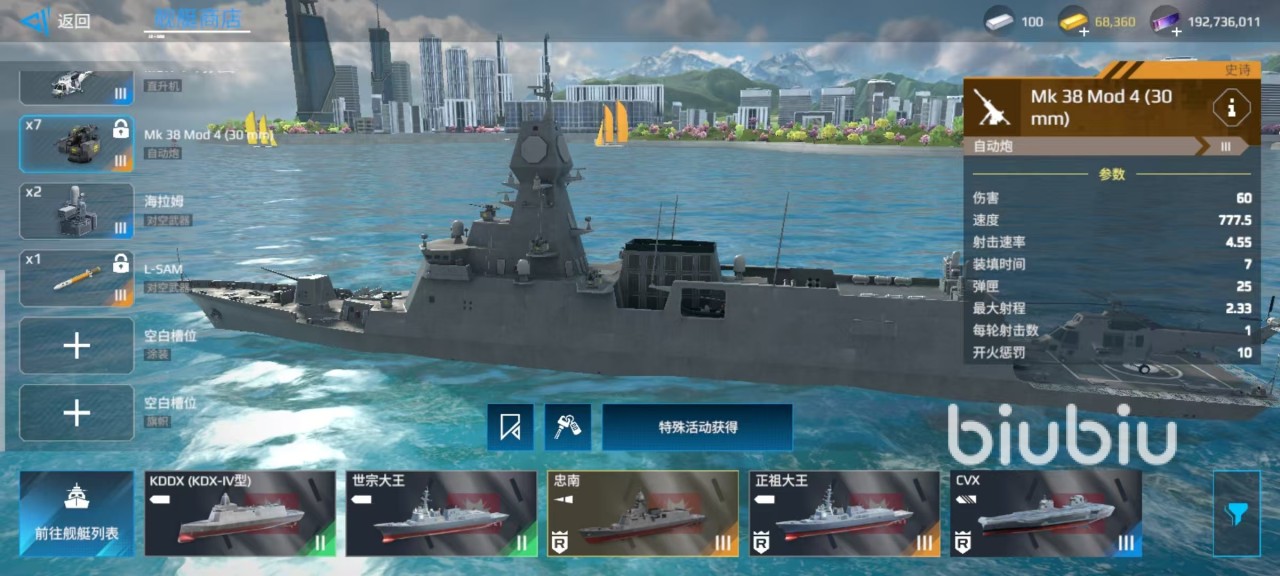Open the empty 涂装 paint slot
The width and height of the screenshot is (1280, 576).
click(x=77, y=346)
